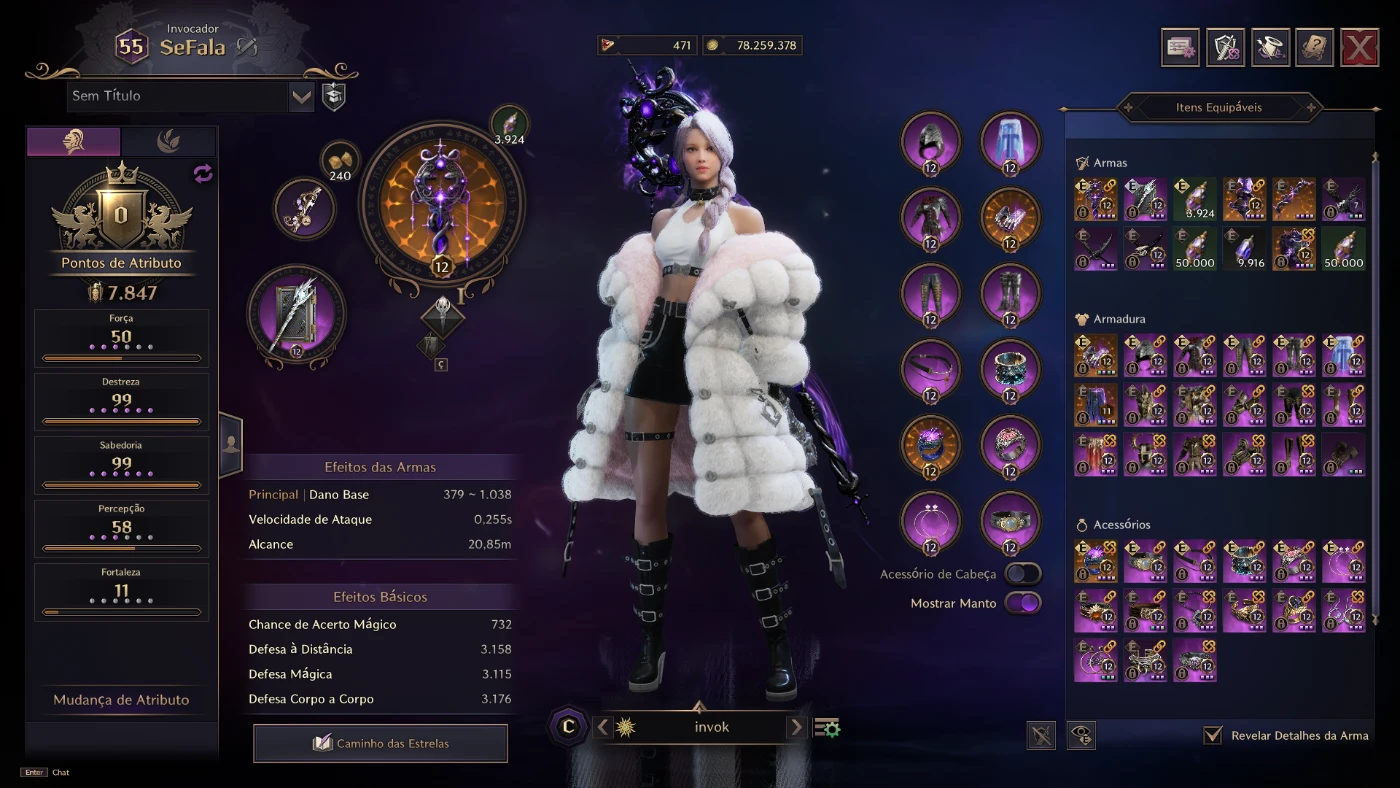Select the equipped pants slot

pos(931,294)
